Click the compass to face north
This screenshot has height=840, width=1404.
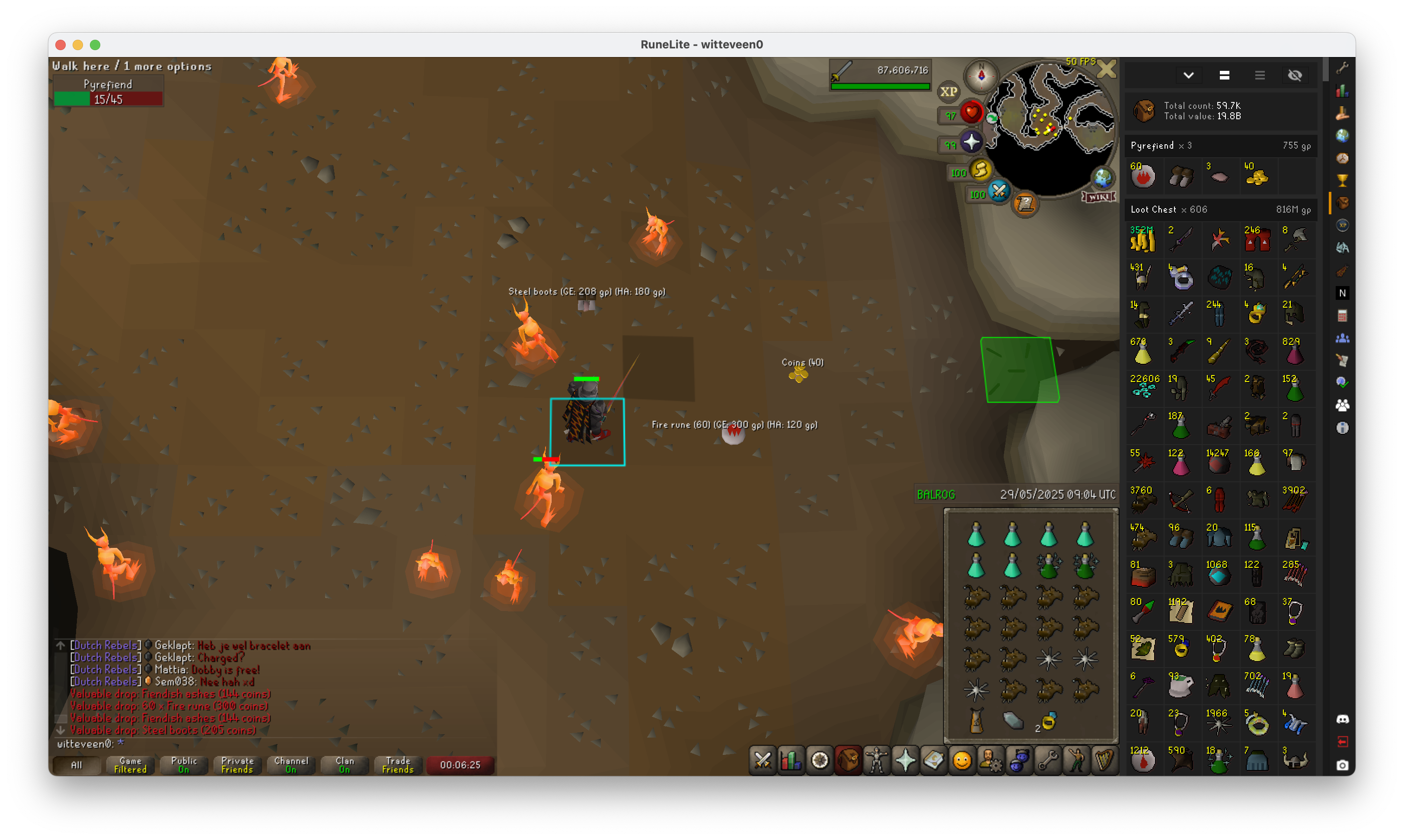pos(981,75)
